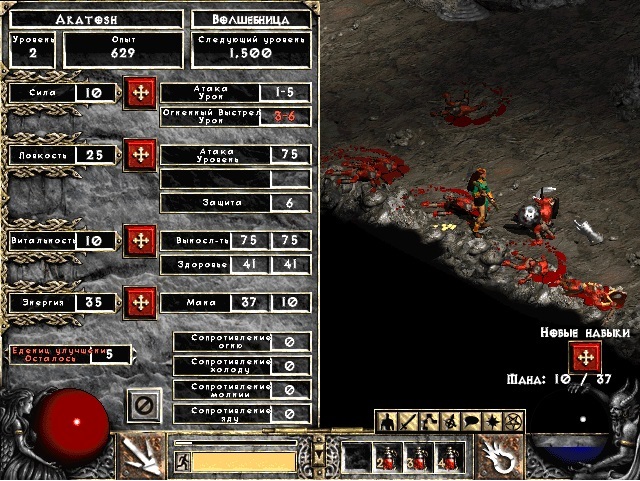The width and height of the screenshot is (640, 481).
Task: Toggle the run/walk button
Action: point(183,461)
